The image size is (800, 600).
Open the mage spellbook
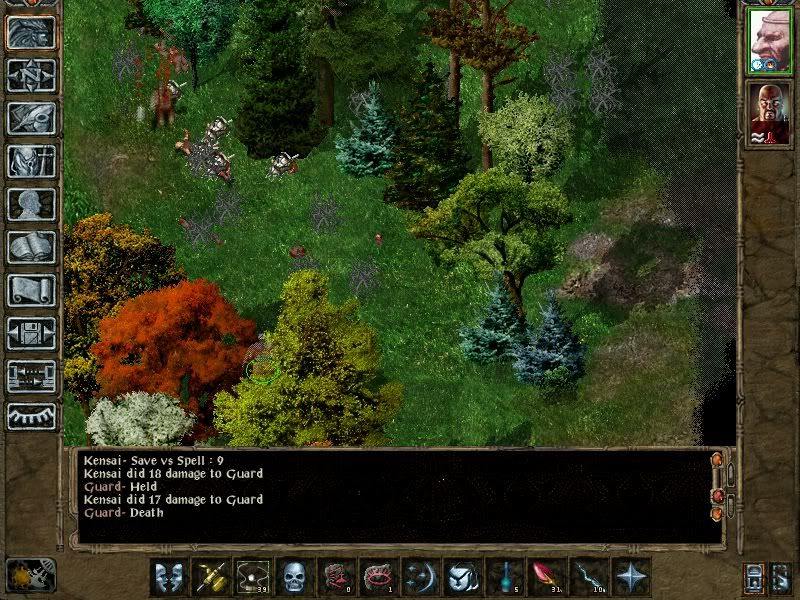tap(31, 247)
